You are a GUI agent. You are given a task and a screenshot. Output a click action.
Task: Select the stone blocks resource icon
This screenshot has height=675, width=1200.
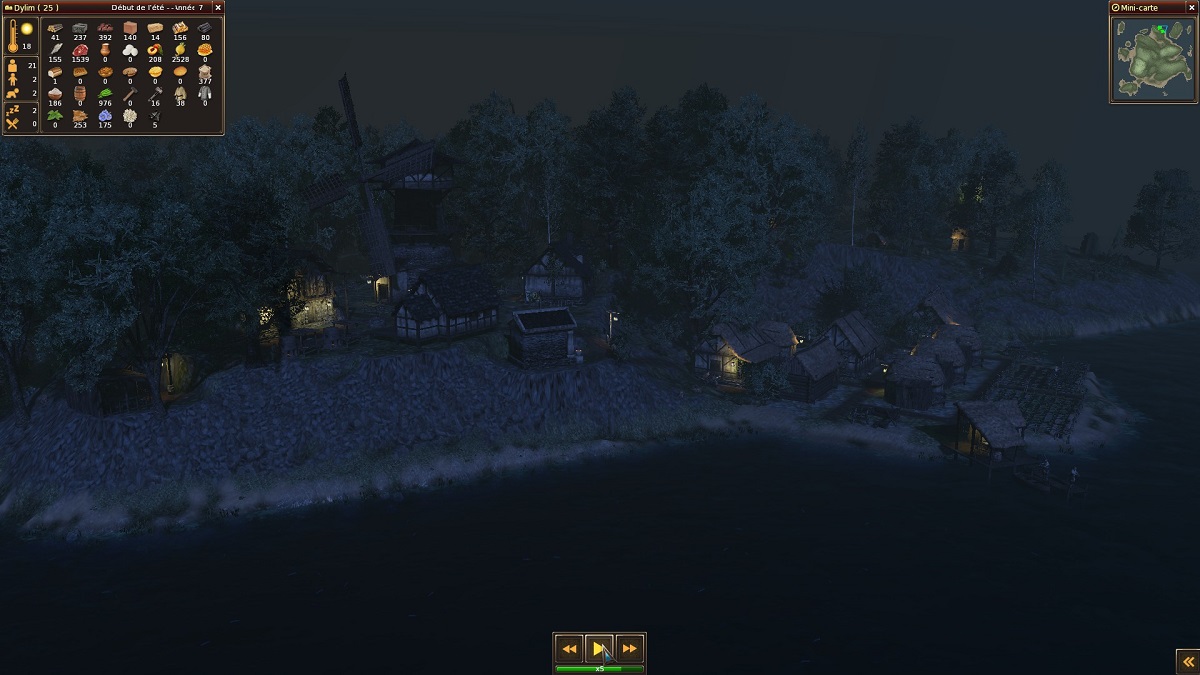[80, 27]
